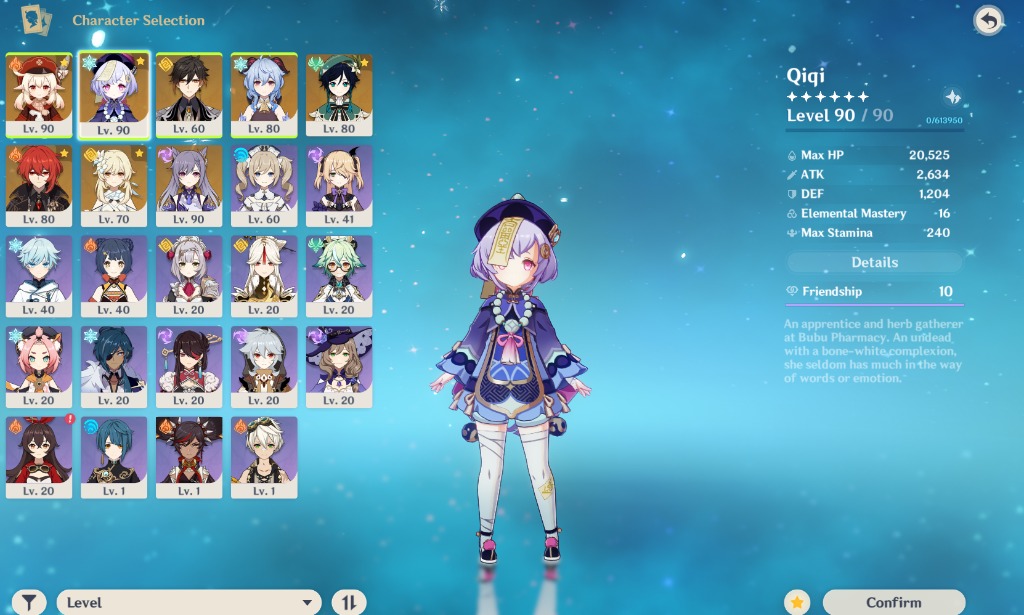The width and height of the screenshot is (1024, 615).
Task: Select Lisa in the purple witch hat
Action: (x=339, y=366)
